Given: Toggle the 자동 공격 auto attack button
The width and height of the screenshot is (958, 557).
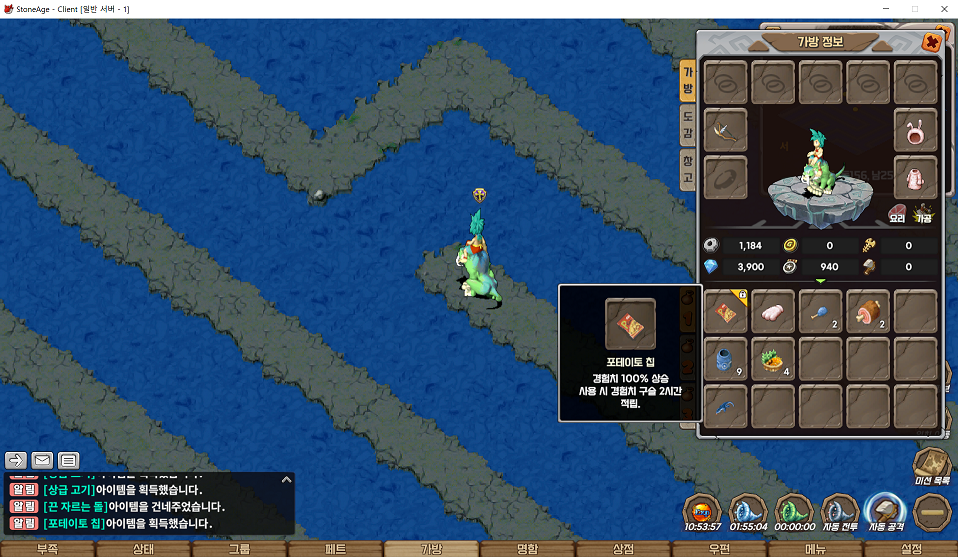Looking at the screenshot, I should 886,510.
